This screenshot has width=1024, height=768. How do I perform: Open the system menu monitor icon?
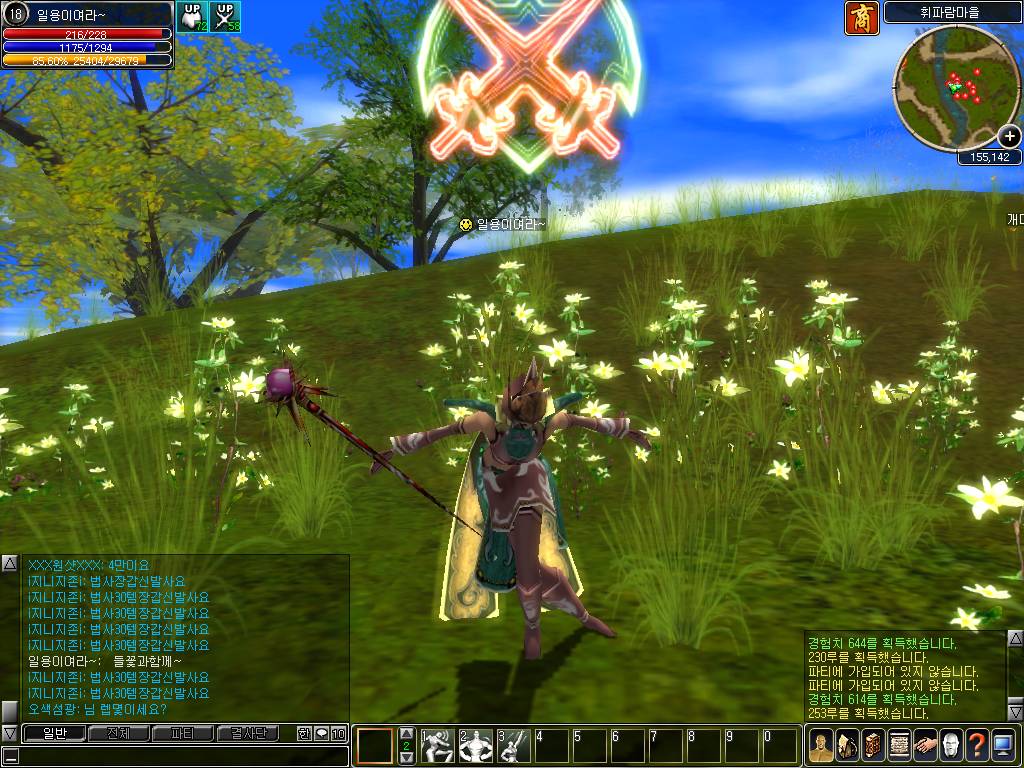tap(1003, 746)
